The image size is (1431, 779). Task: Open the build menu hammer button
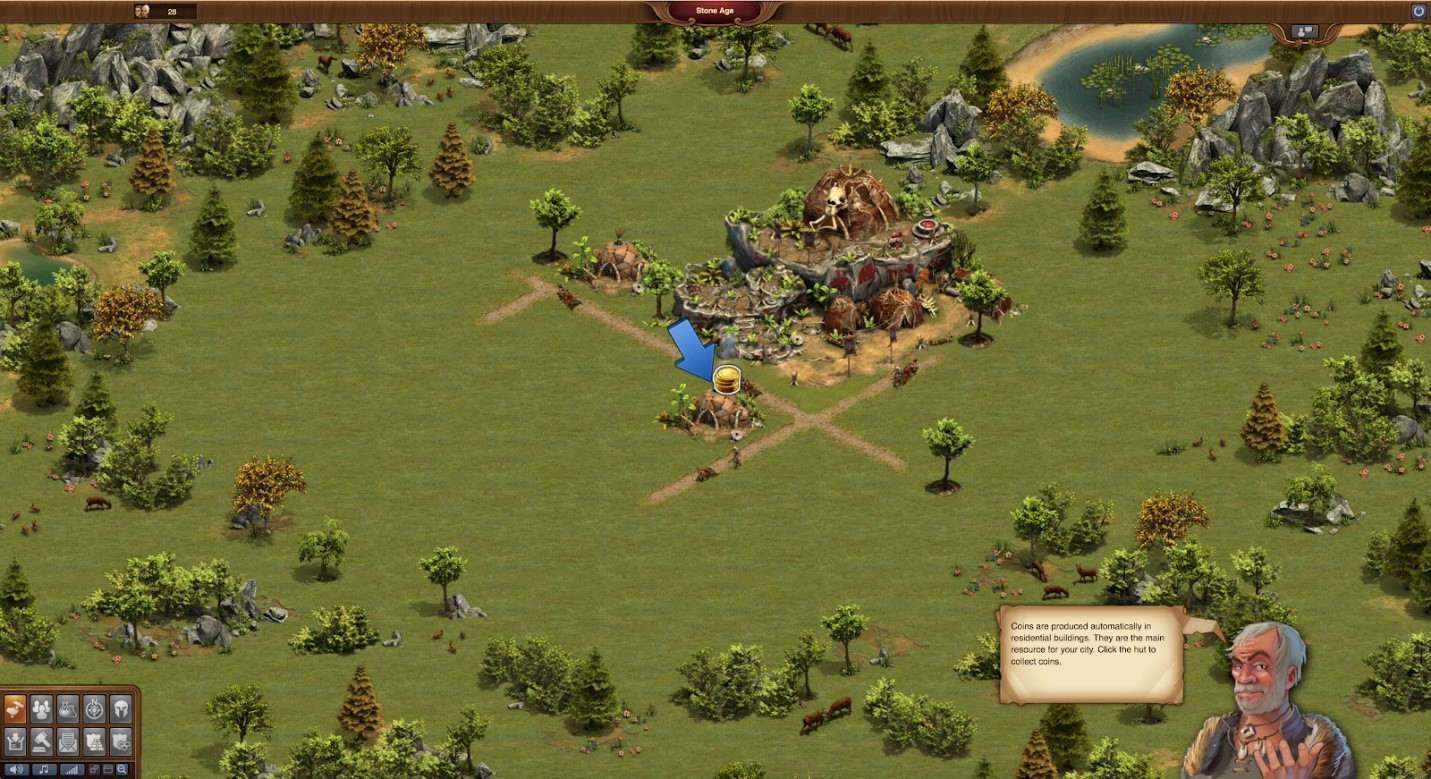click(x=15, y=709)
